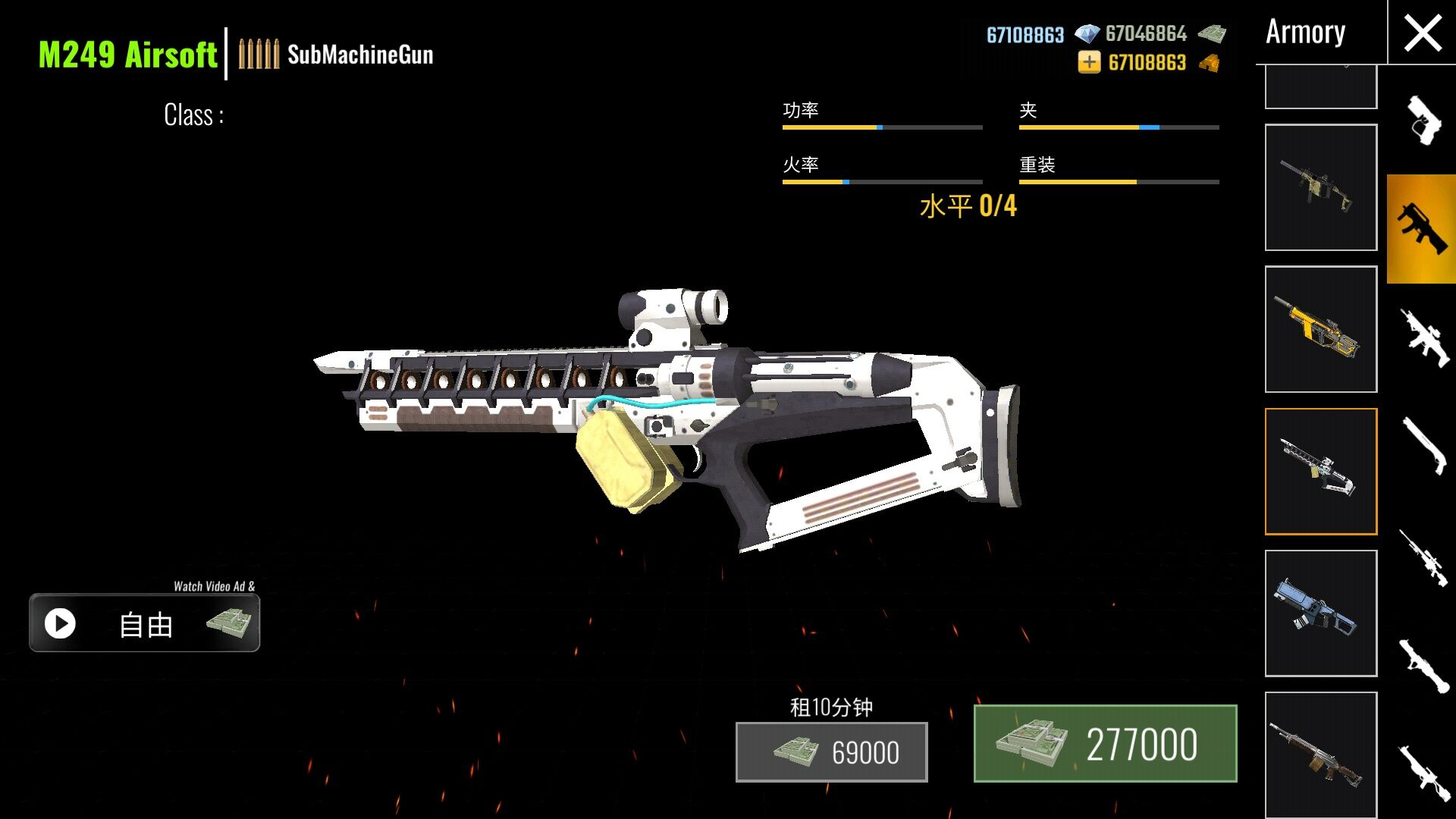This screenshot has height=819, width=1456.
Task: Open the assault rifle category
Action: (x=1422, y=338)
